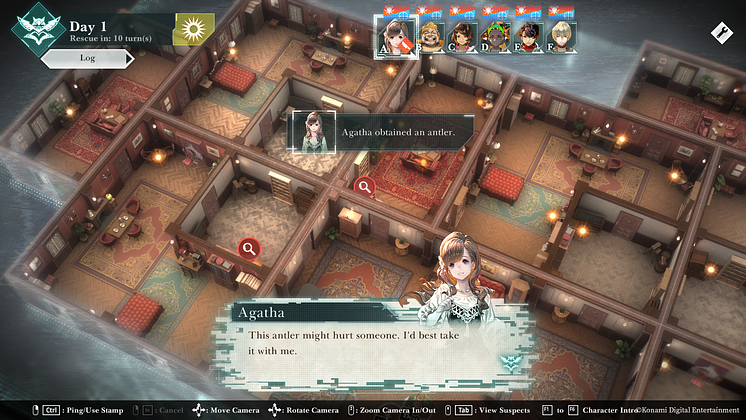Choose character F blonde portrait
Image resolution: width=746 pixels, height=420 pixels.
coord(560,36)
